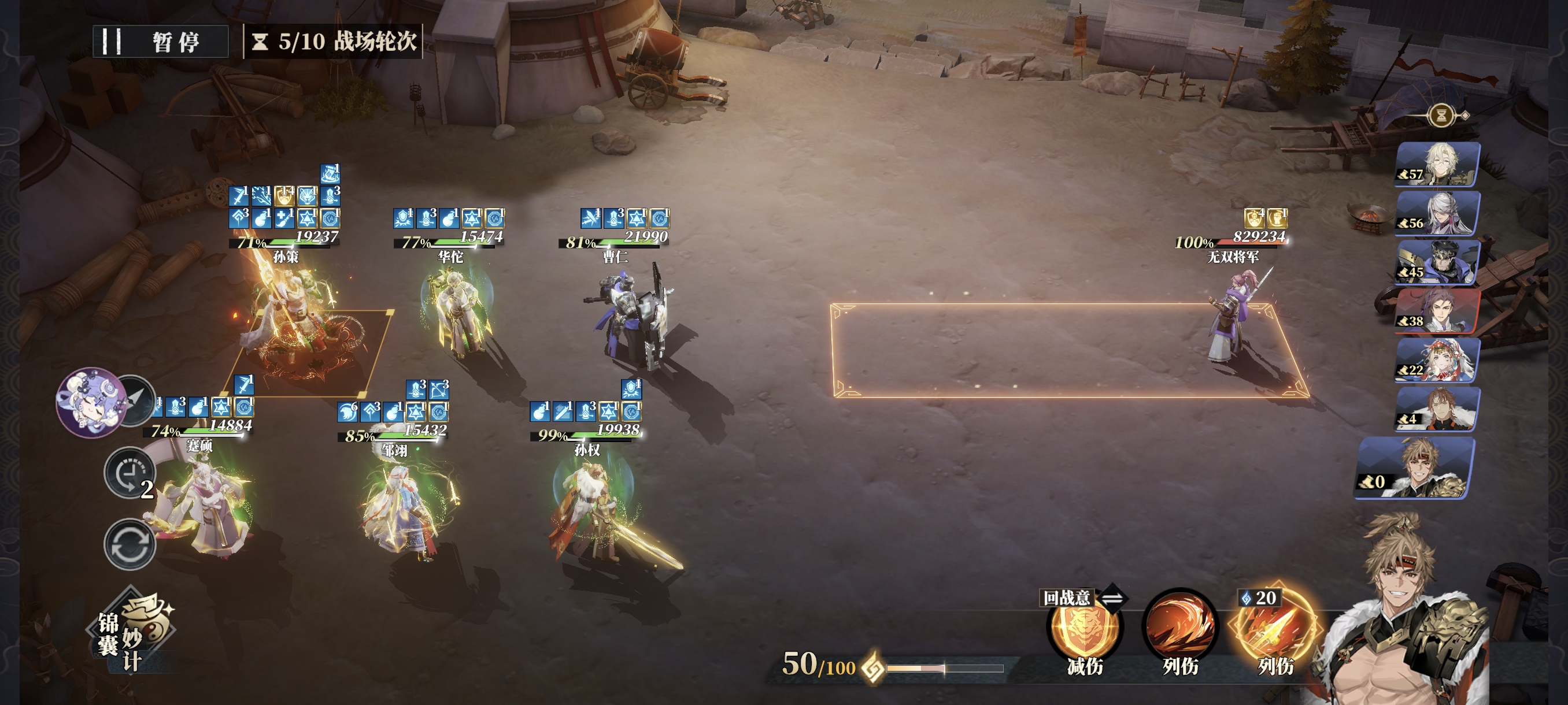Viewport: 1568px width, 705px height.
Task: Choose the turn-order portrait numbered 45
Action: click(x=1437, y=262)
